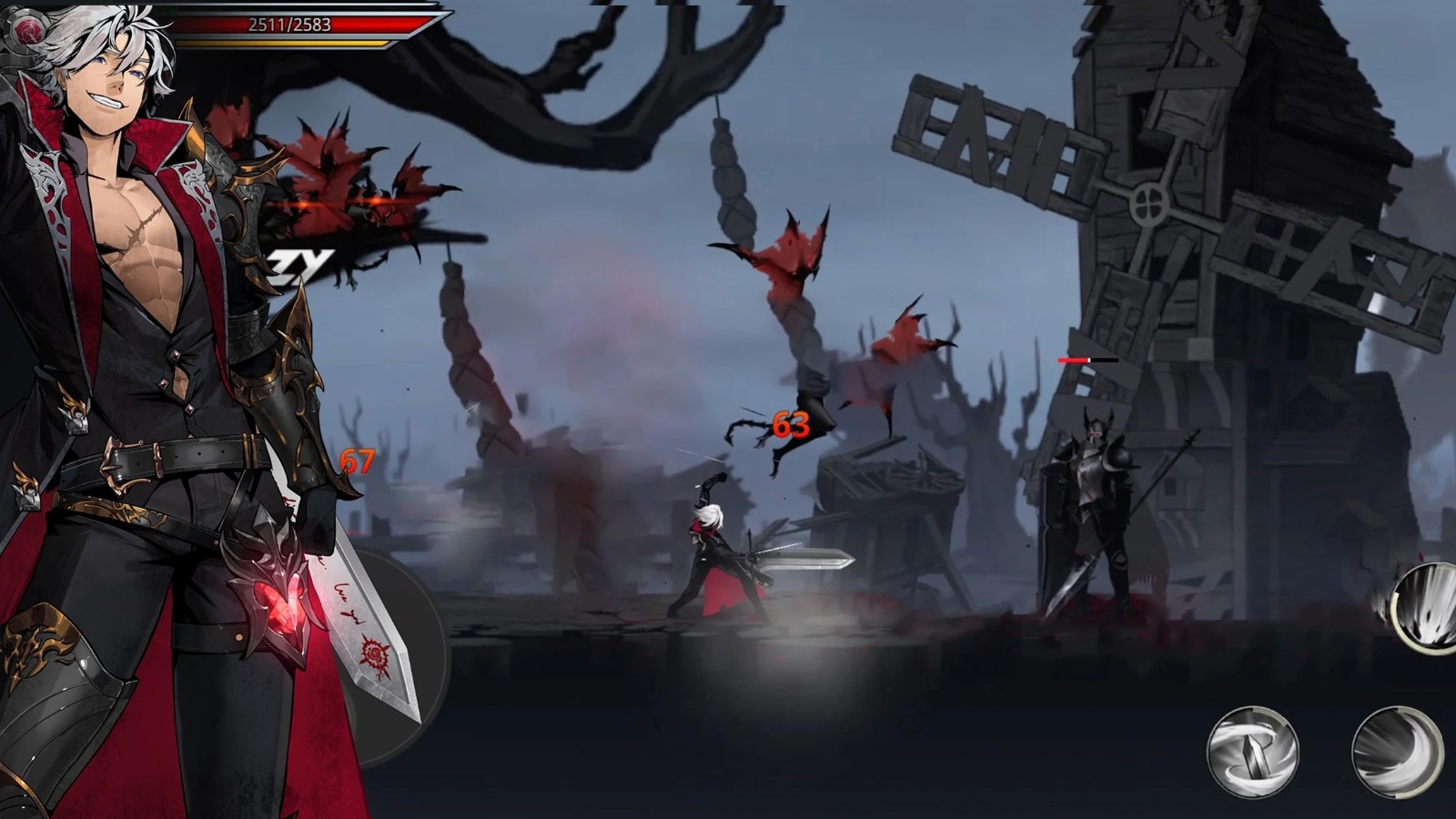Activate the whirlwind sword spin skill
The height and width of the screenshot is (819, 1456).
tap(1252, 752)
